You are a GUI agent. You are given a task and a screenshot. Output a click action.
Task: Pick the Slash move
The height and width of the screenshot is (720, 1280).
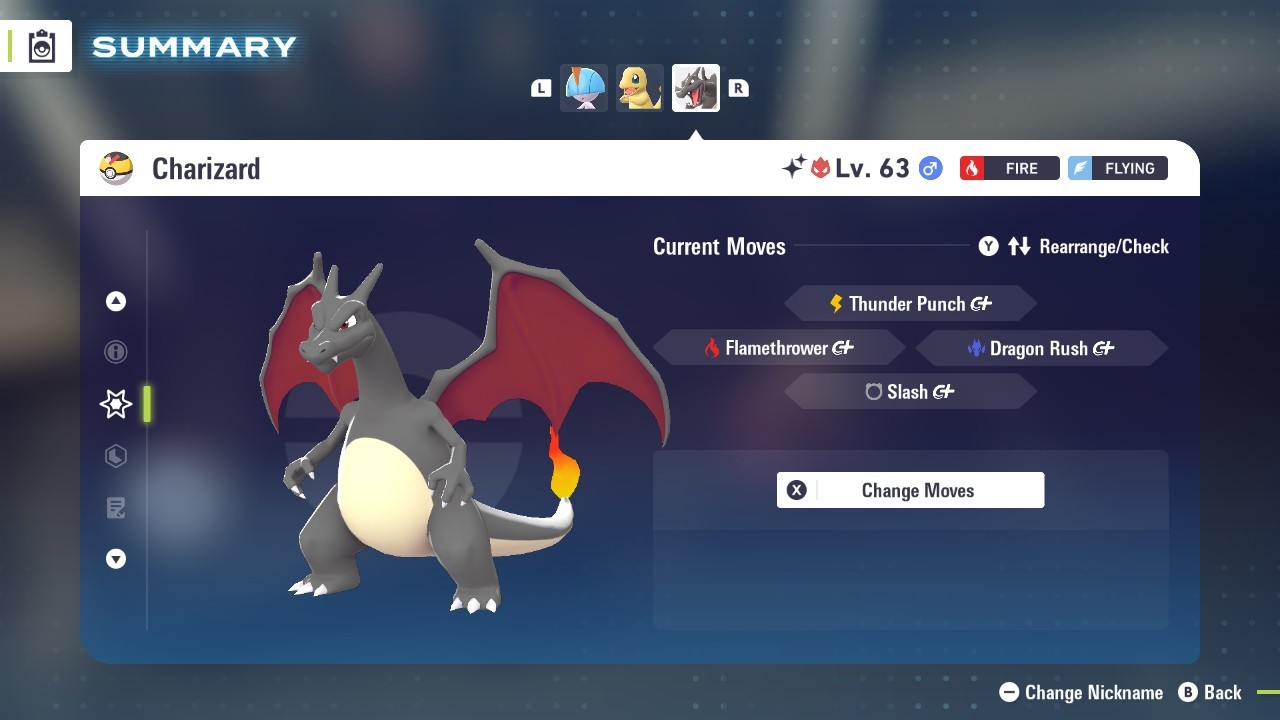click(x=909, y=392)
